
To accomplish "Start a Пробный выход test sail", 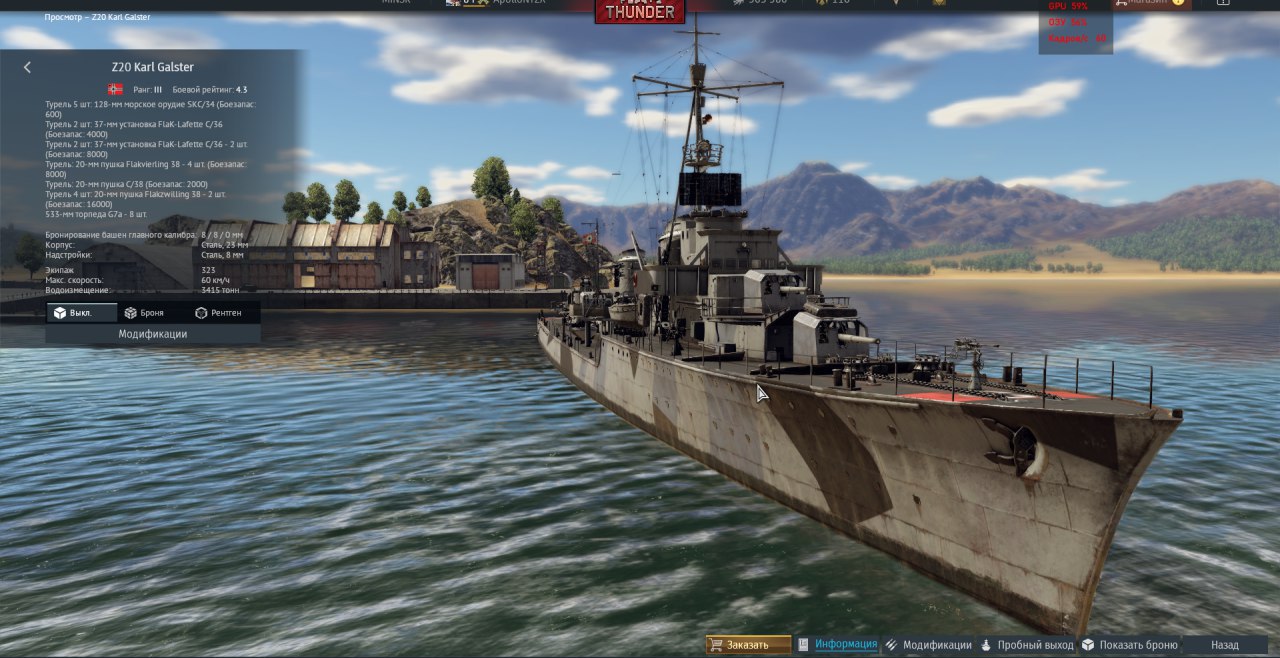I will (x=1034, y=645).
